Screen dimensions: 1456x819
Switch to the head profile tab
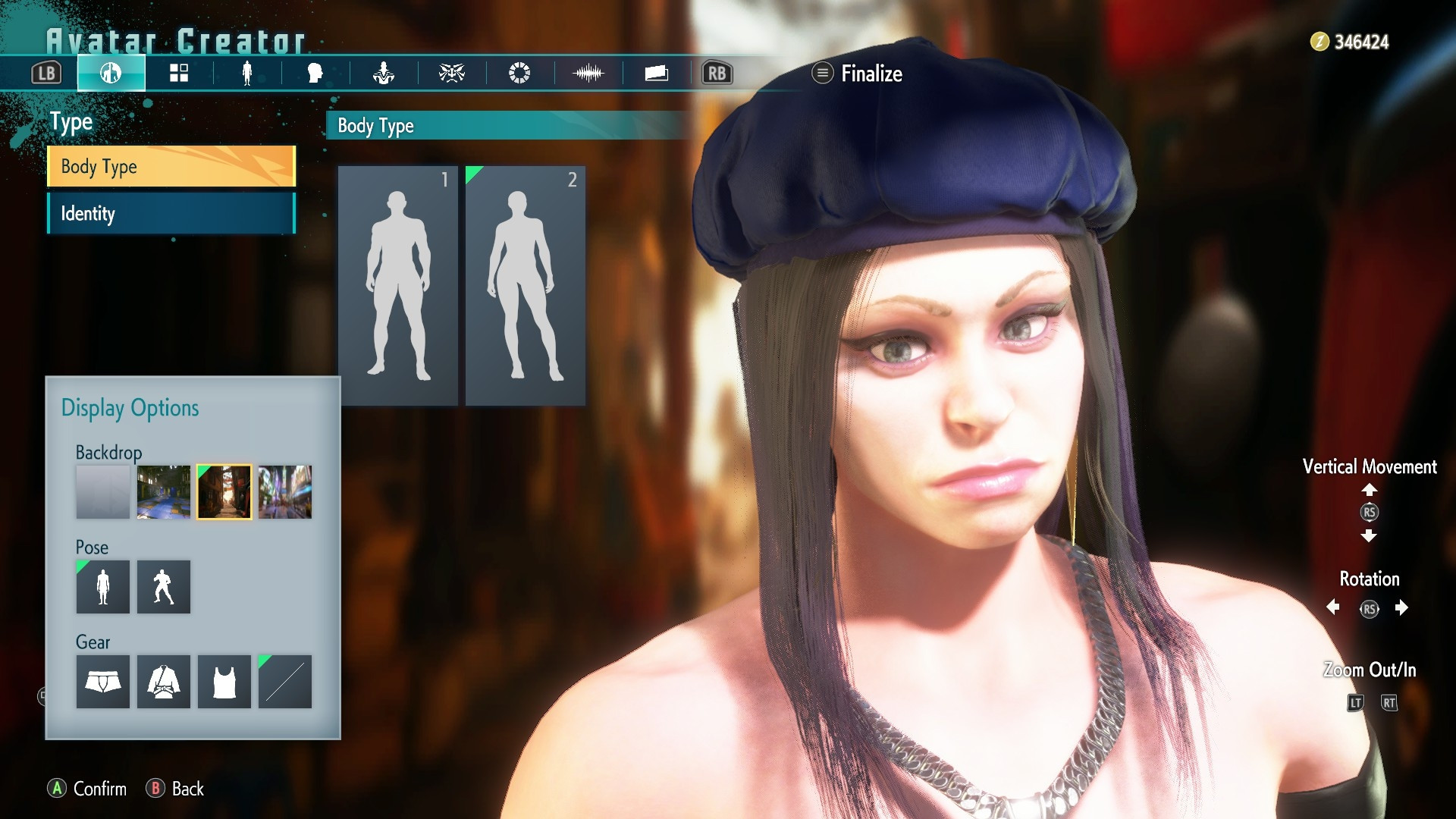pos(315,74)
